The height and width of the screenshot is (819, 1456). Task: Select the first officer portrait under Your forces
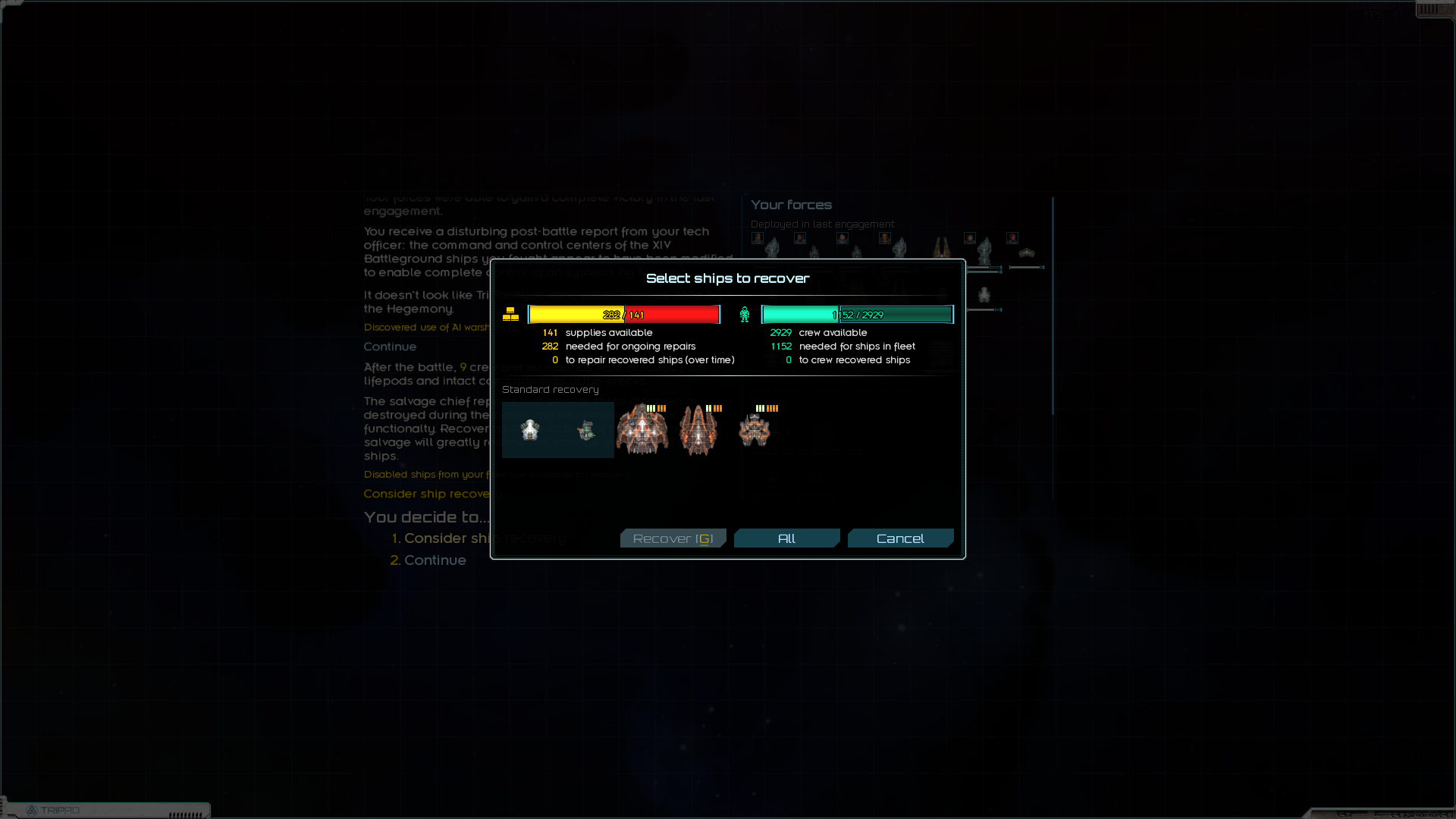(x=757, y=238)
